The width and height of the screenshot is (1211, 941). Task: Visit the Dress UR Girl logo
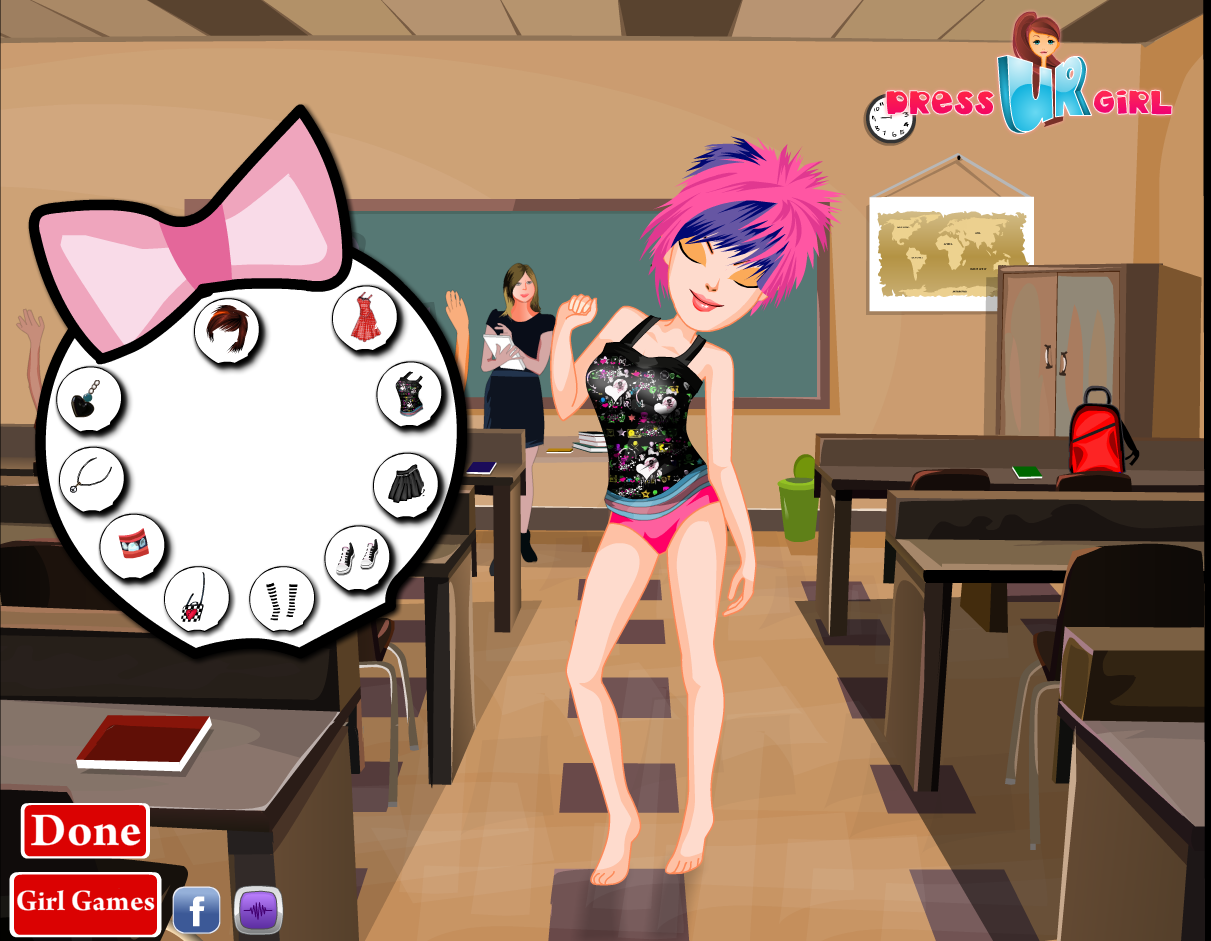(1030, 90)
